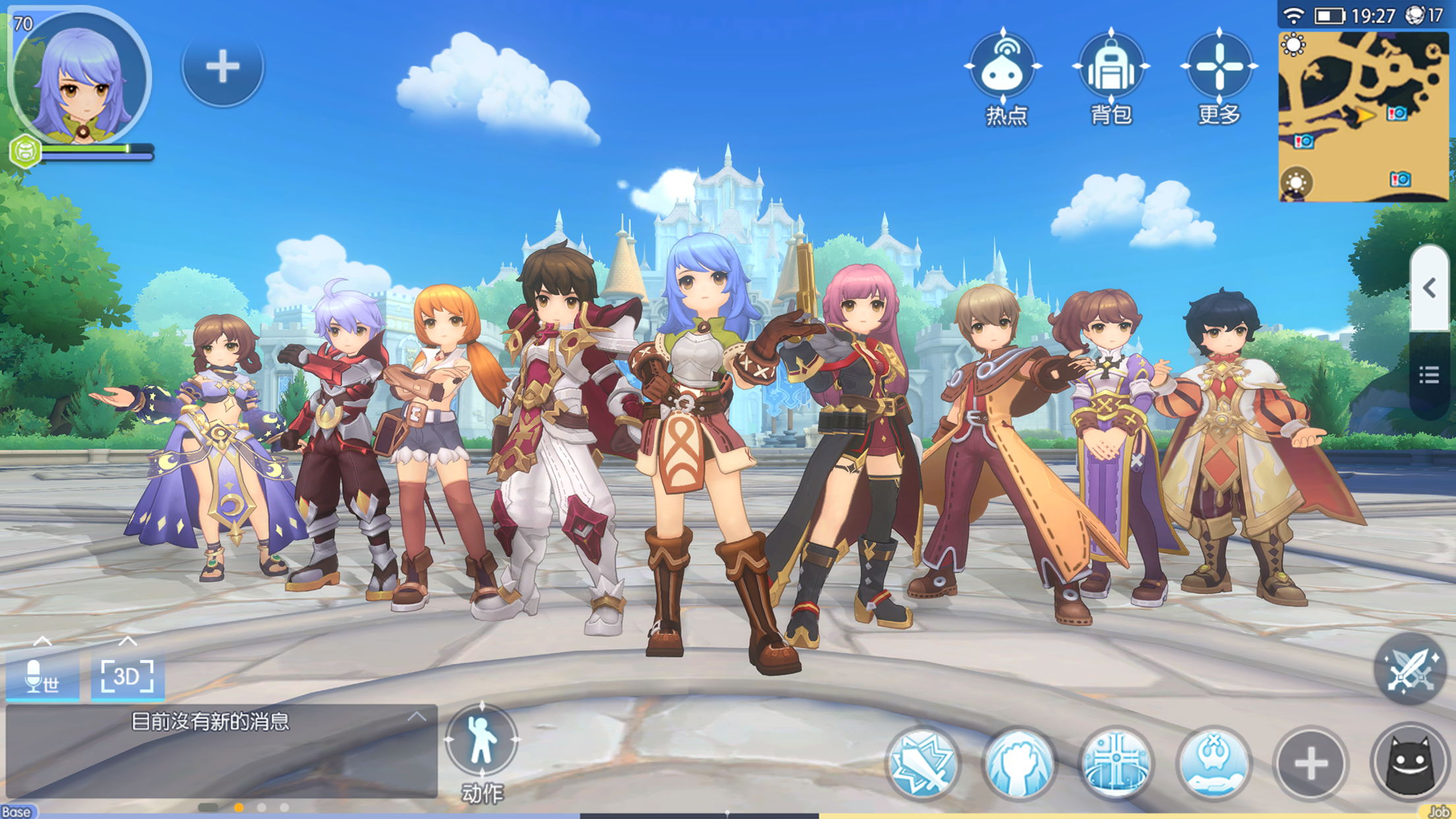Show the 更多 more options menu
This screenshot has width=1456, height=819.
pyautogui.click(x=1219, y=69)
